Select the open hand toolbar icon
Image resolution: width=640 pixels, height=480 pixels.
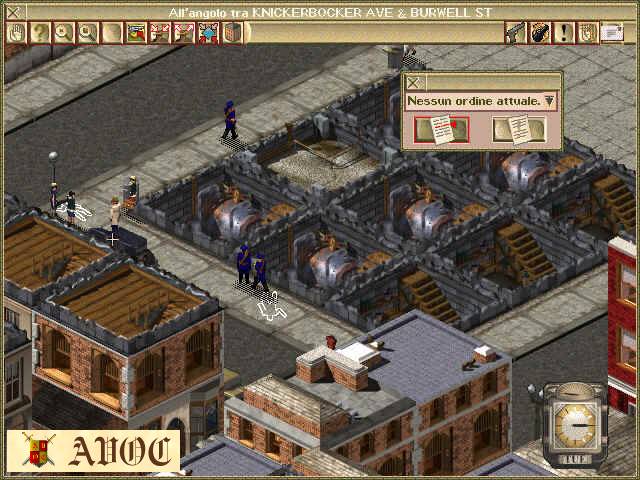tap(16, 33)
